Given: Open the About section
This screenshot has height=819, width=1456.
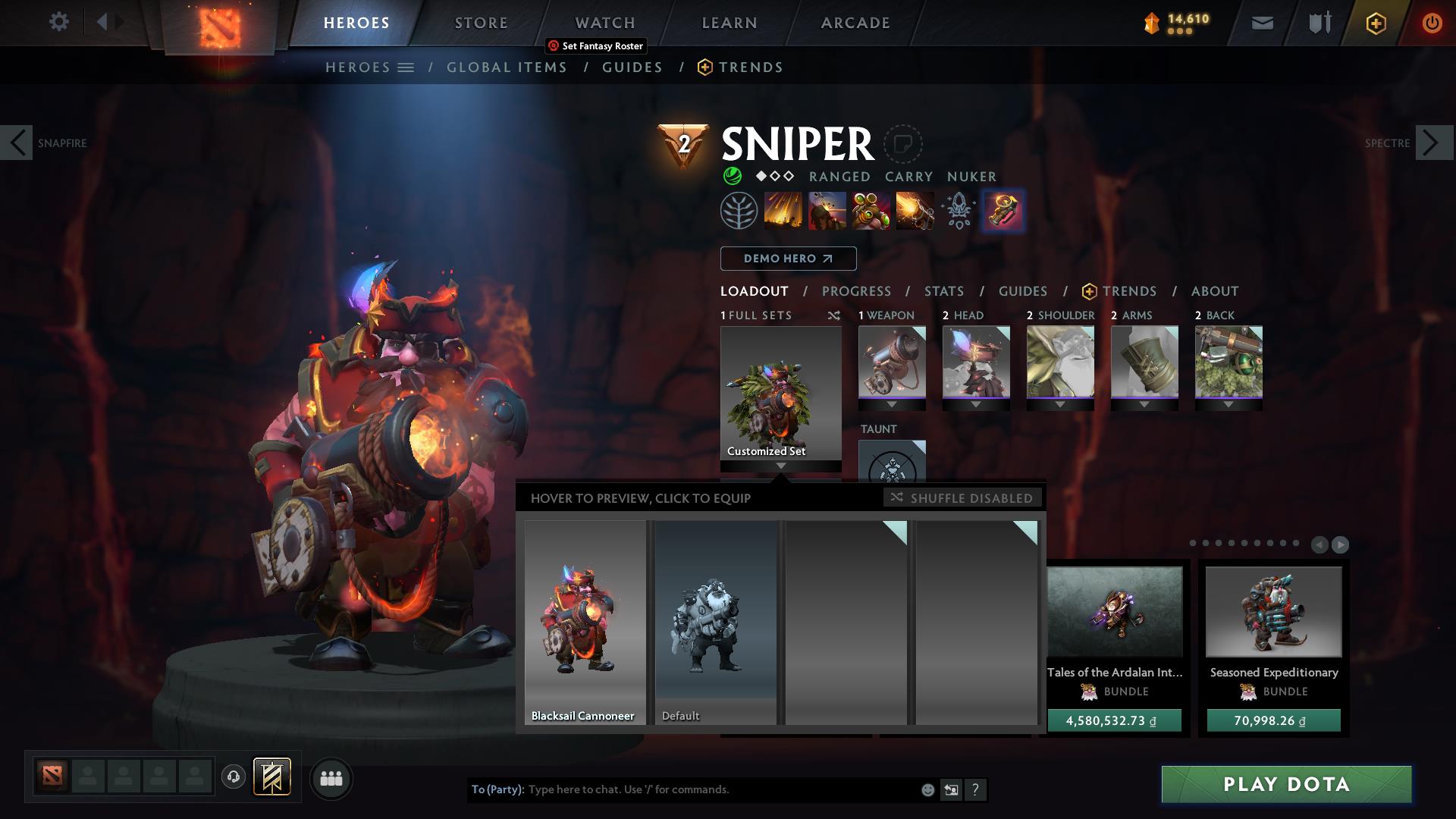Looking at the screenshot, I should coord(1215,291).
